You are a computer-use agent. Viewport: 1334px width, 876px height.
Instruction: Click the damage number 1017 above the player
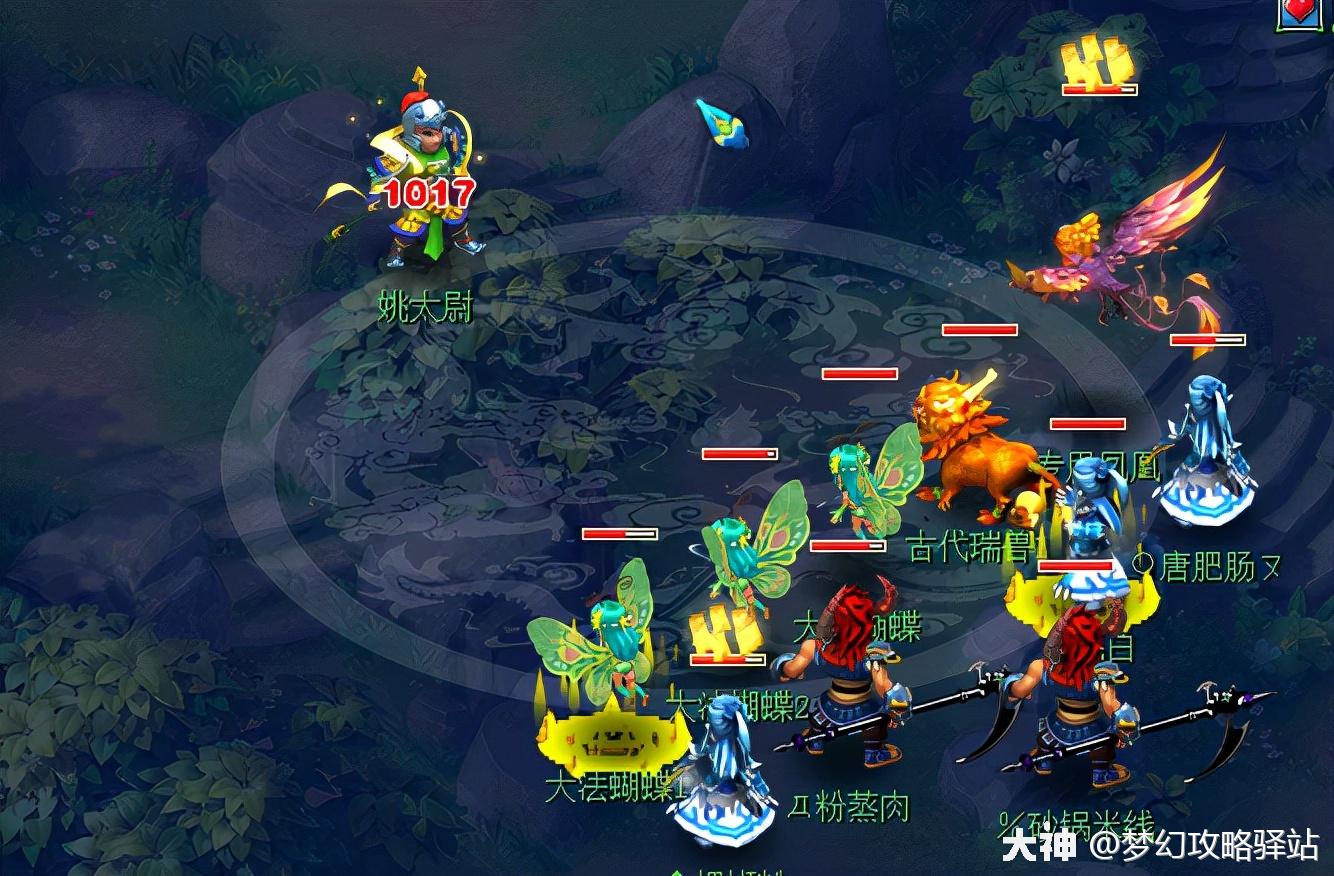coord(426,192)
